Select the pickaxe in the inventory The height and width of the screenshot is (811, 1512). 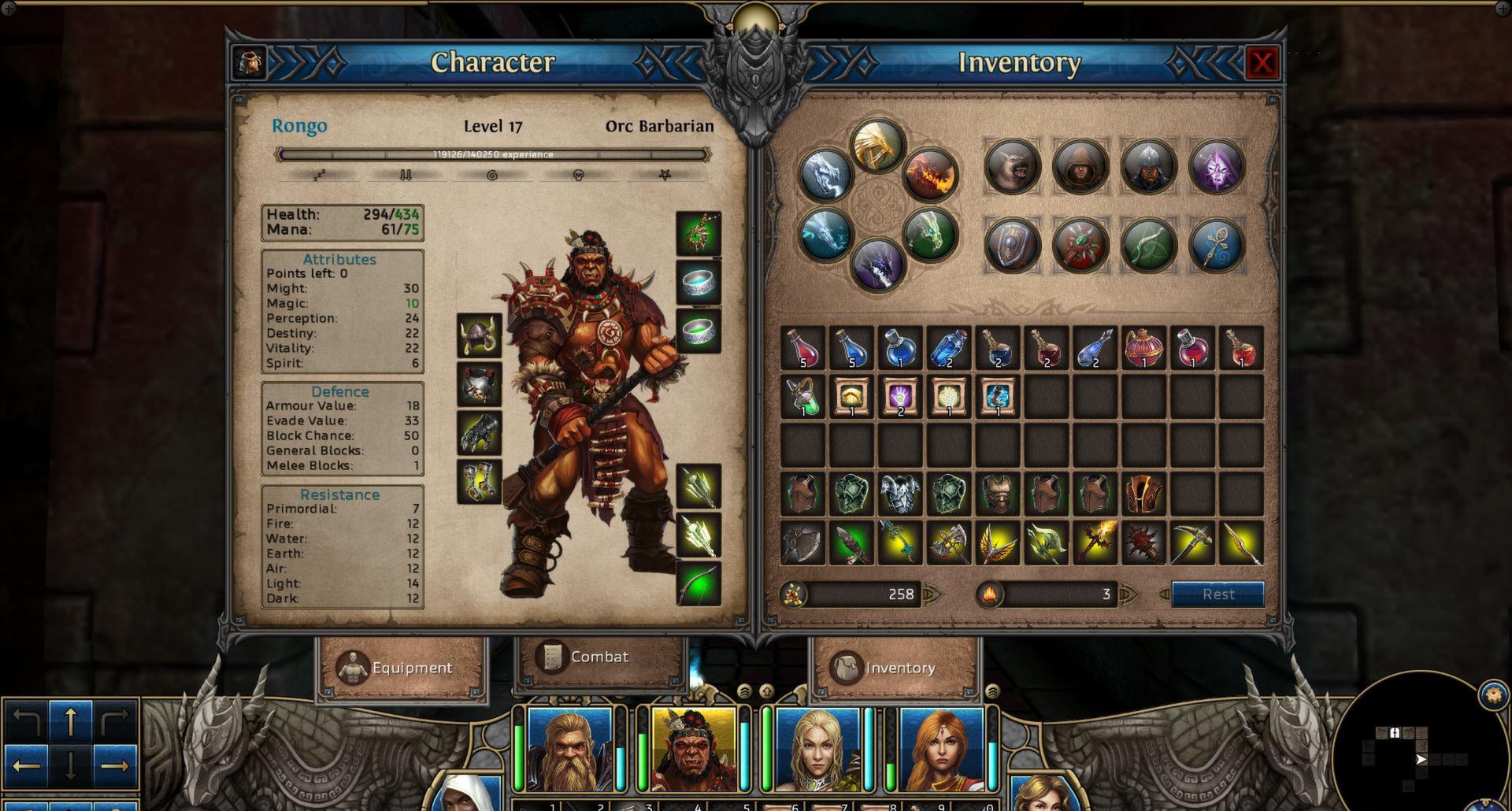point(1192,543)
